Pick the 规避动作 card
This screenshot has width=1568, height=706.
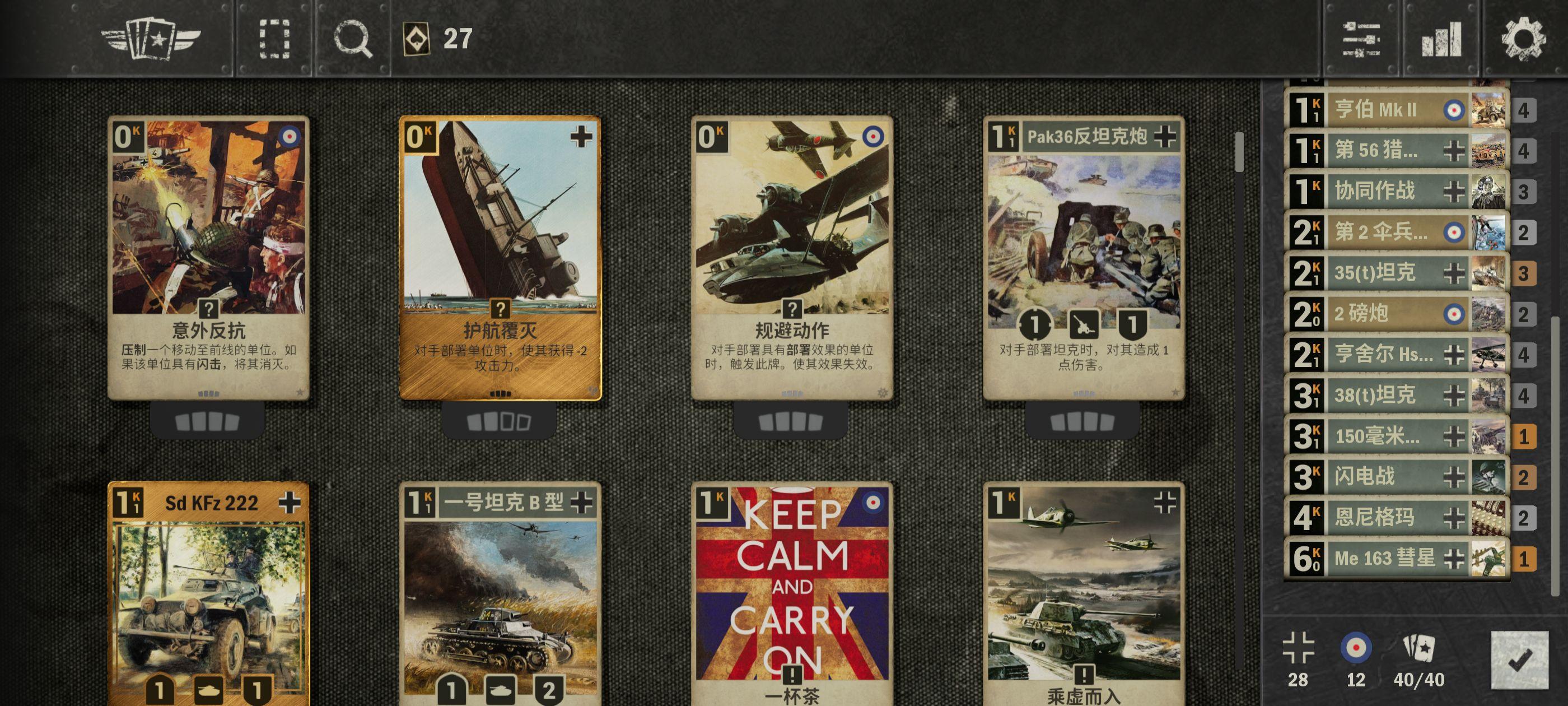point(791,257)
